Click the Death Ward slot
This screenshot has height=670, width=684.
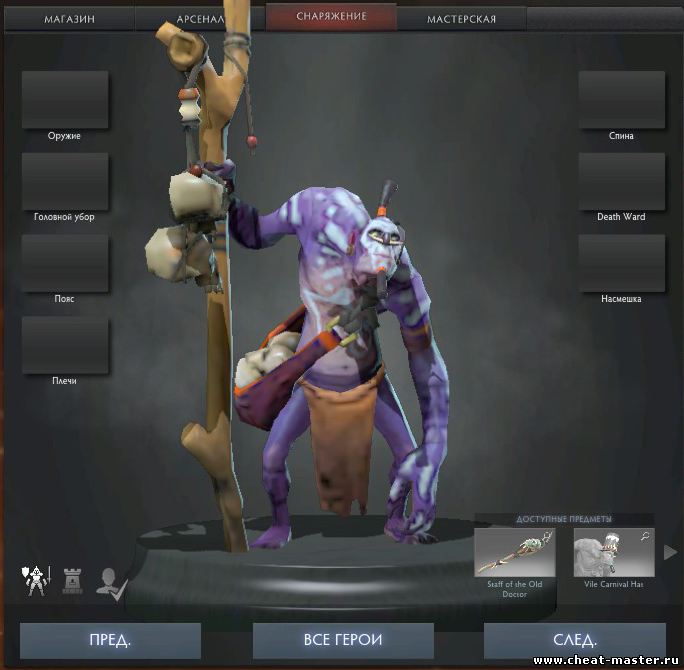coord(621,181)
